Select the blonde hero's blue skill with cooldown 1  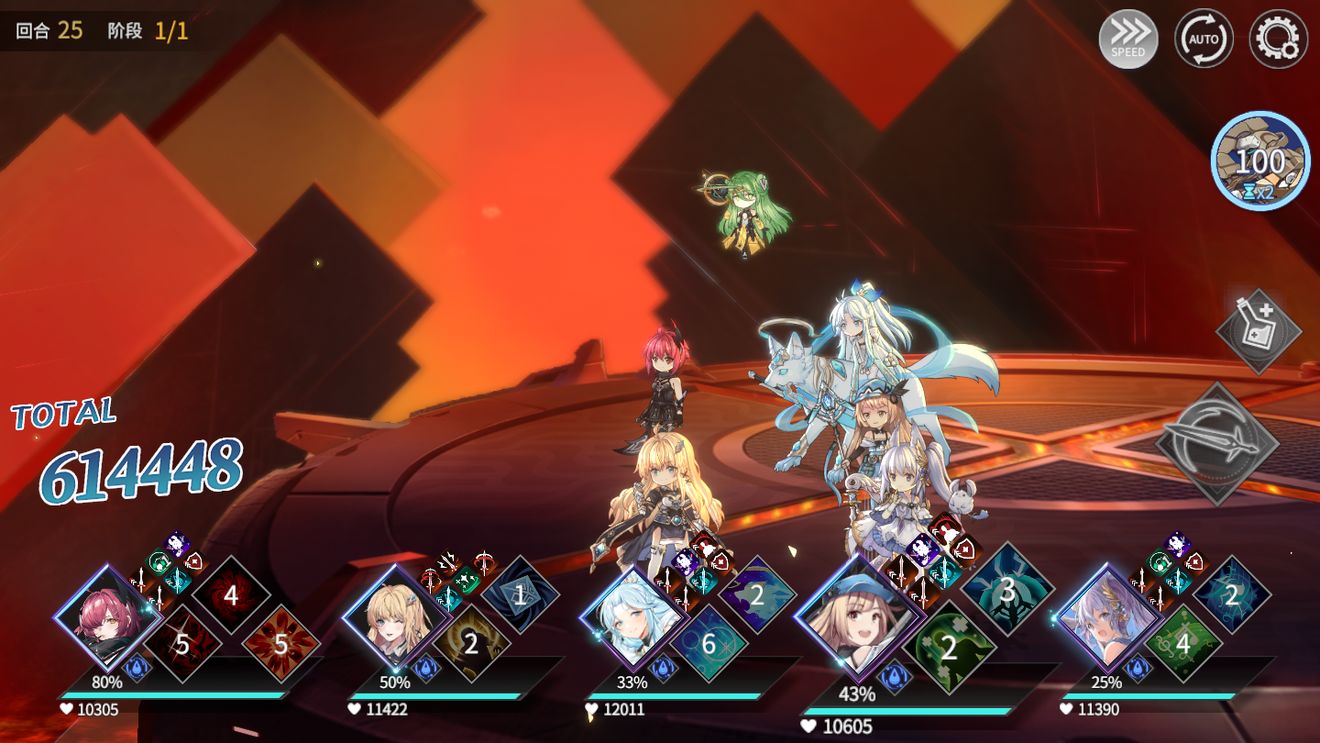(x=519, y=596)
